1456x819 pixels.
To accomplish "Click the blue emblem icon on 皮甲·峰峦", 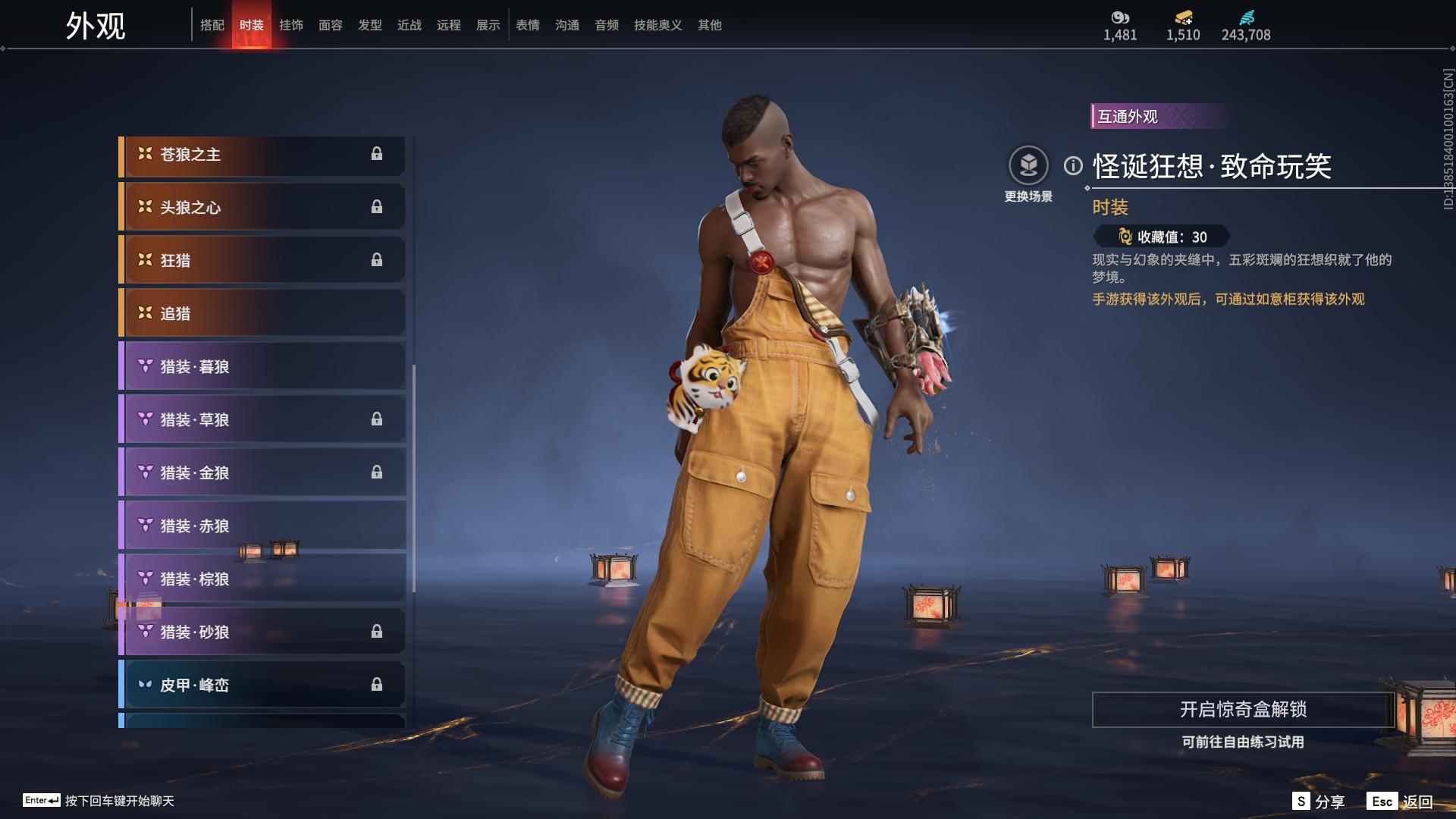I will click(144, 684).
